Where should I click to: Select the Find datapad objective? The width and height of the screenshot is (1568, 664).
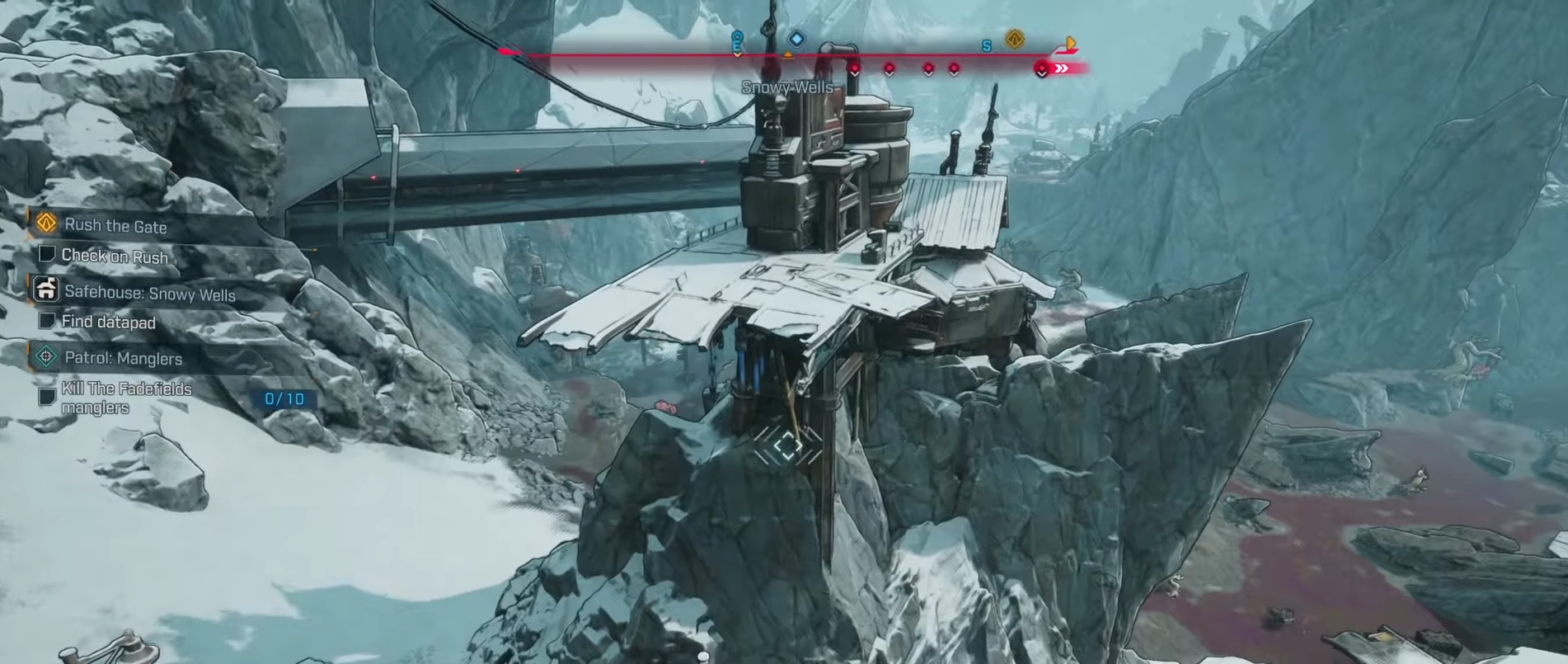tap(108, 322)
